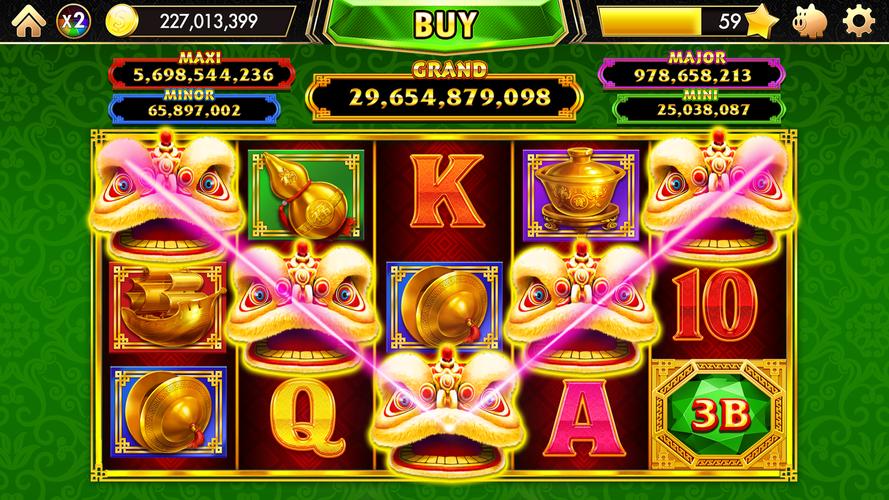Tap the x2 multiplier badge

pos(73,20)
